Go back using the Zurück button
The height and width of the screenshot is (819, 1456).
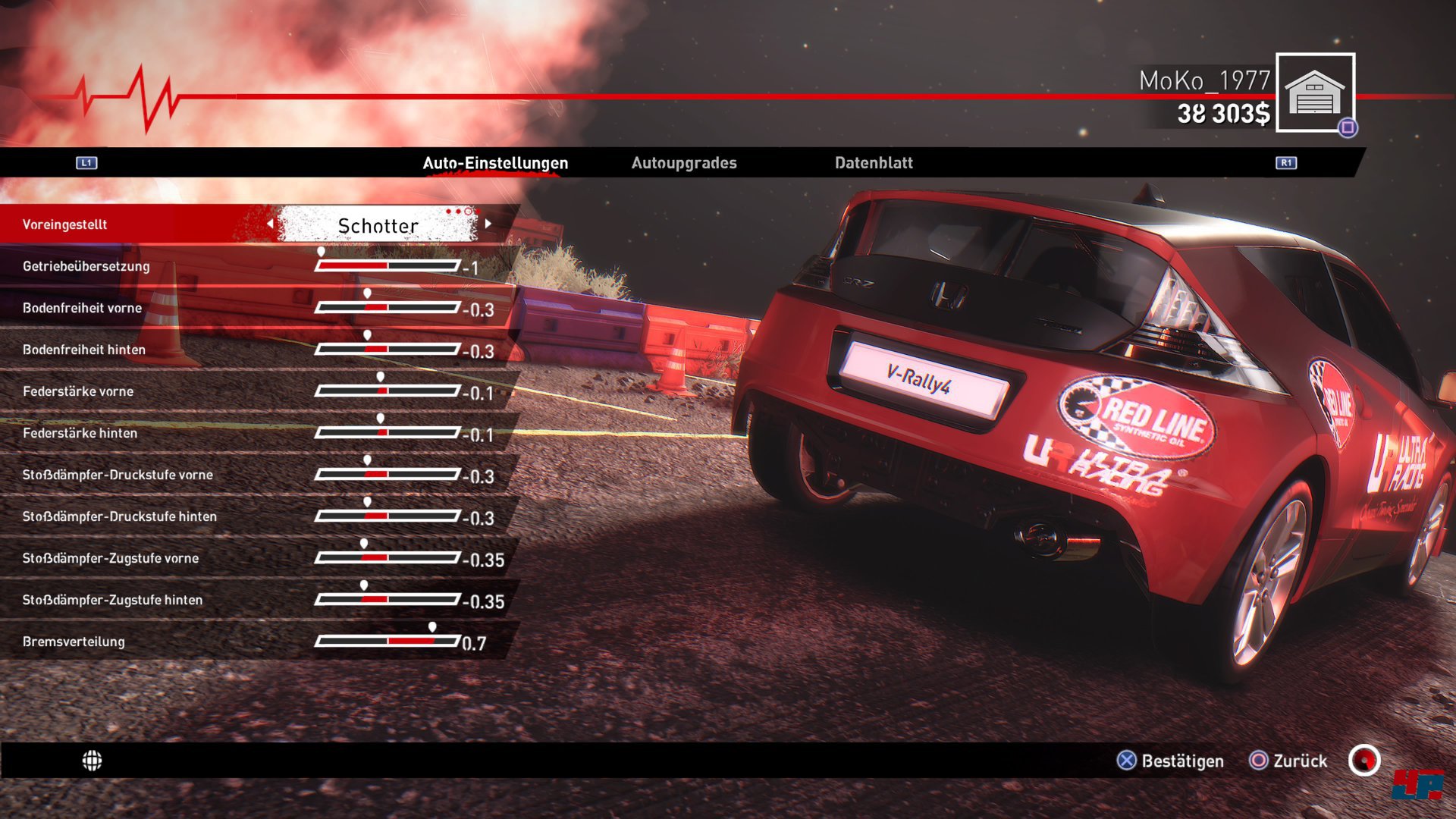tap(1288, 761)
